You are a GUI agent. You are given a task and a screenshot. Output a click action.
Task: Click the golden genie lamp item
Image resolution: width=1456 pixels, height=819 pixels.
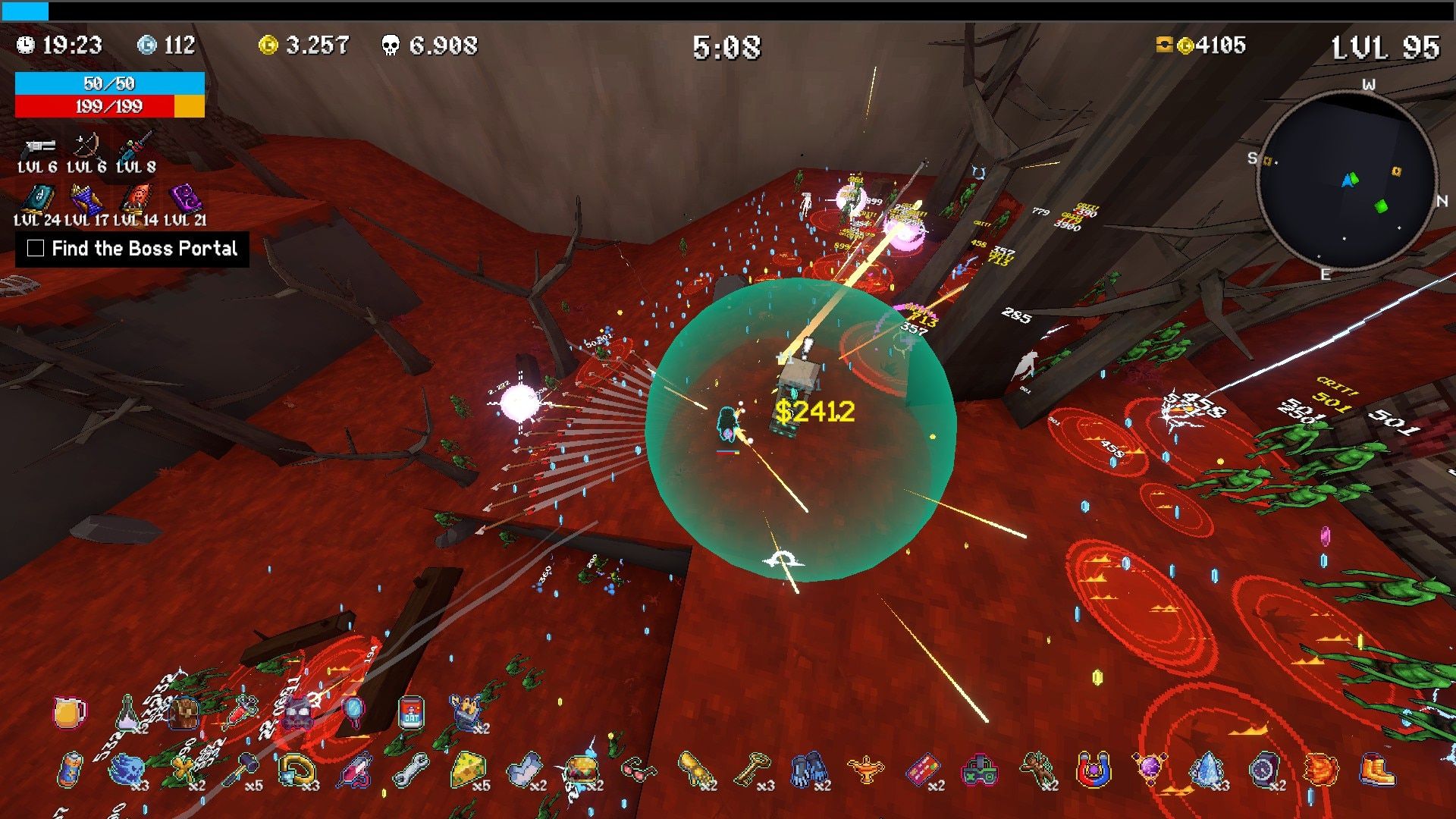click(864, 770)
